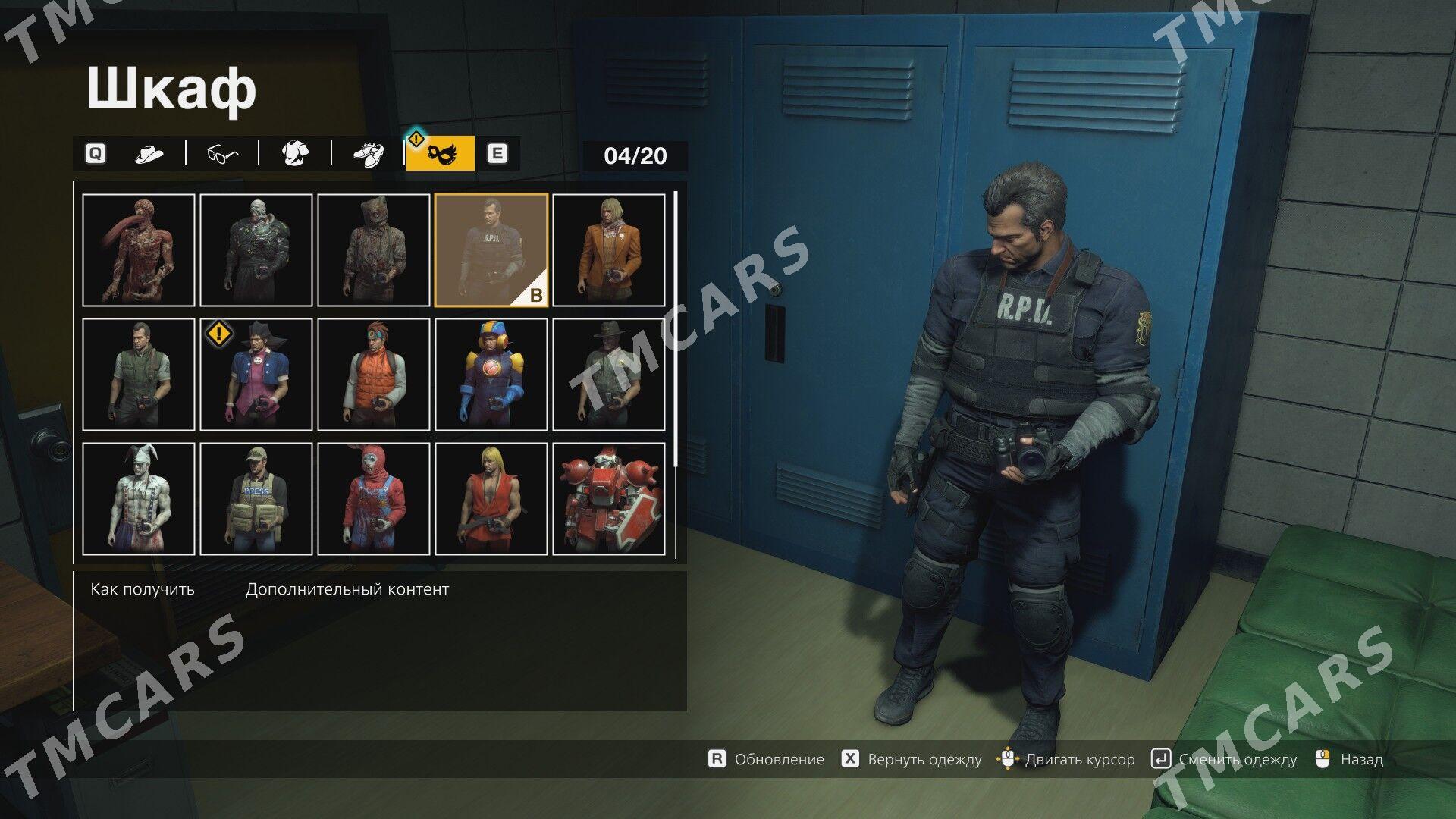1456x819 pixels.
Task: Pick the cowboy hat sheriff costume
Action: 609,375
